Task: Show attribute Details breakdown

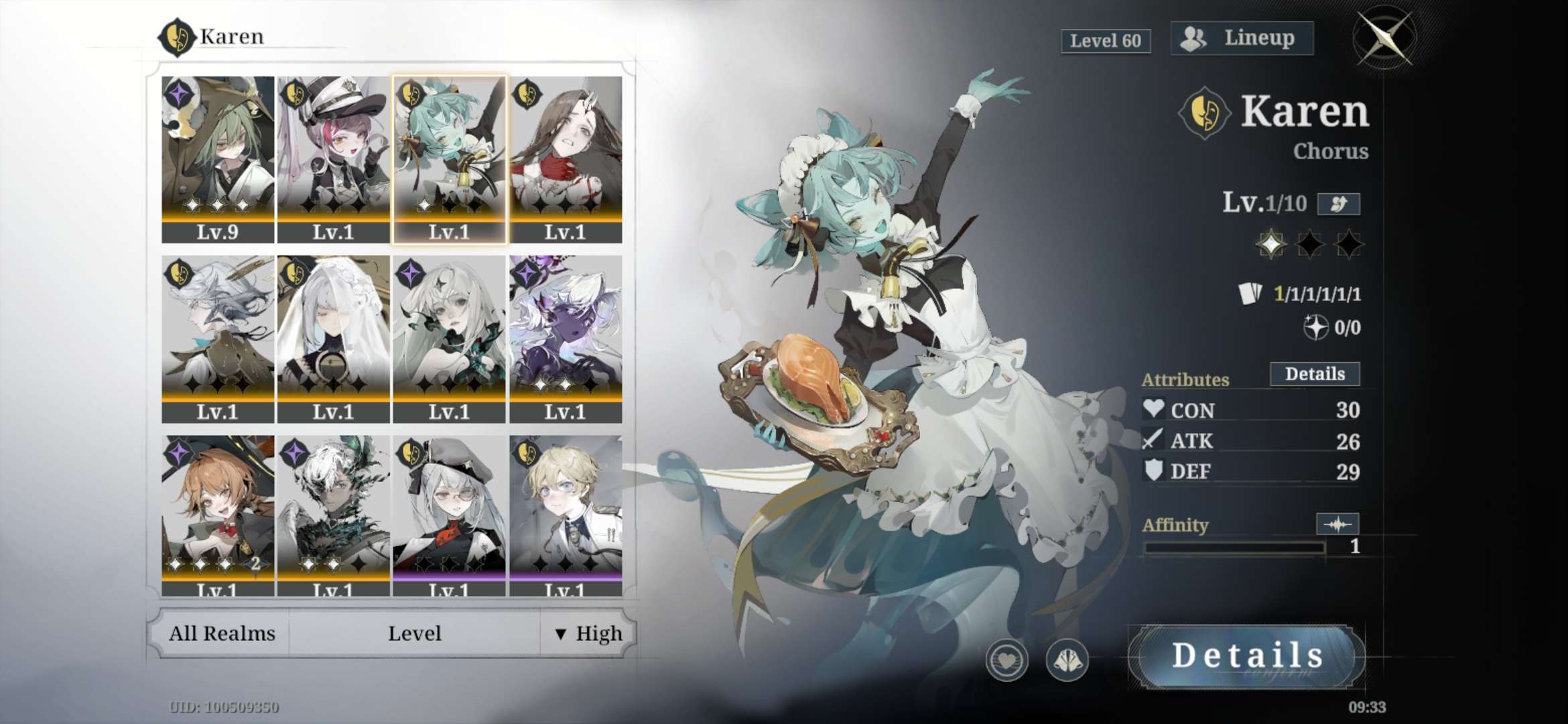Action: point(1314,374)
